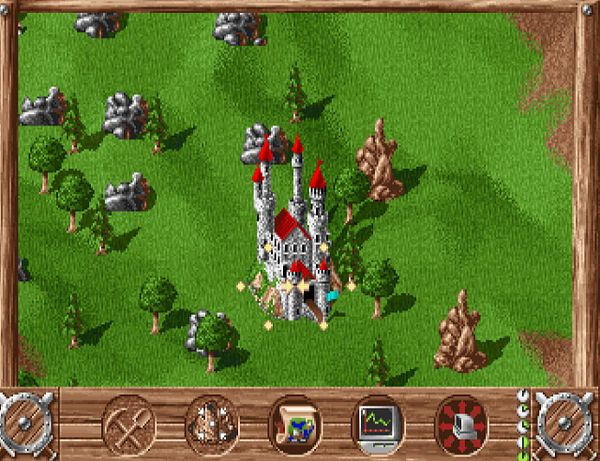Open the world map scroll
600x461 pixels.
click(295, 421)
